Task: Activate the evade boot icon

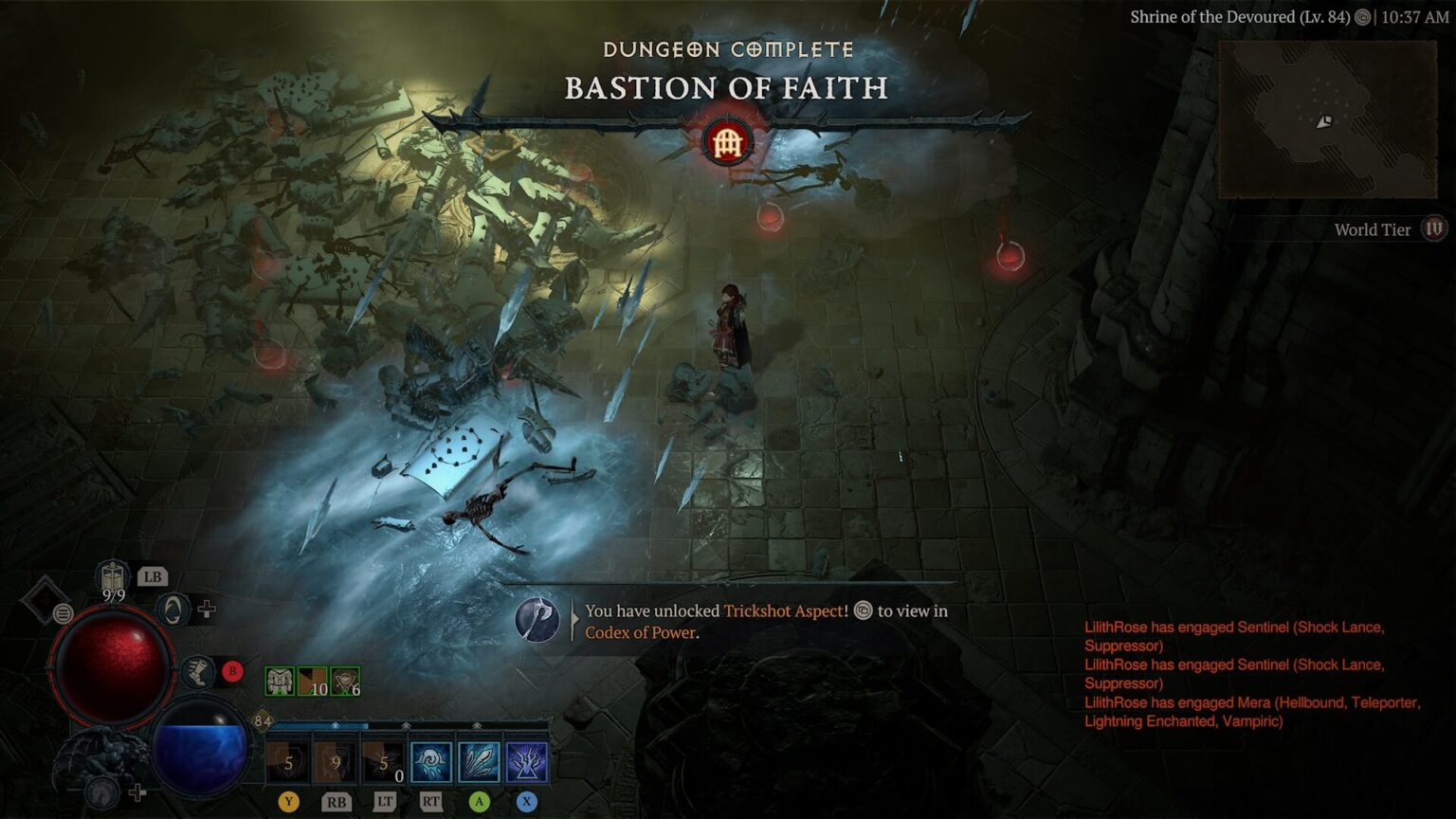Action: pyautogui.click(x=197, y=672)
